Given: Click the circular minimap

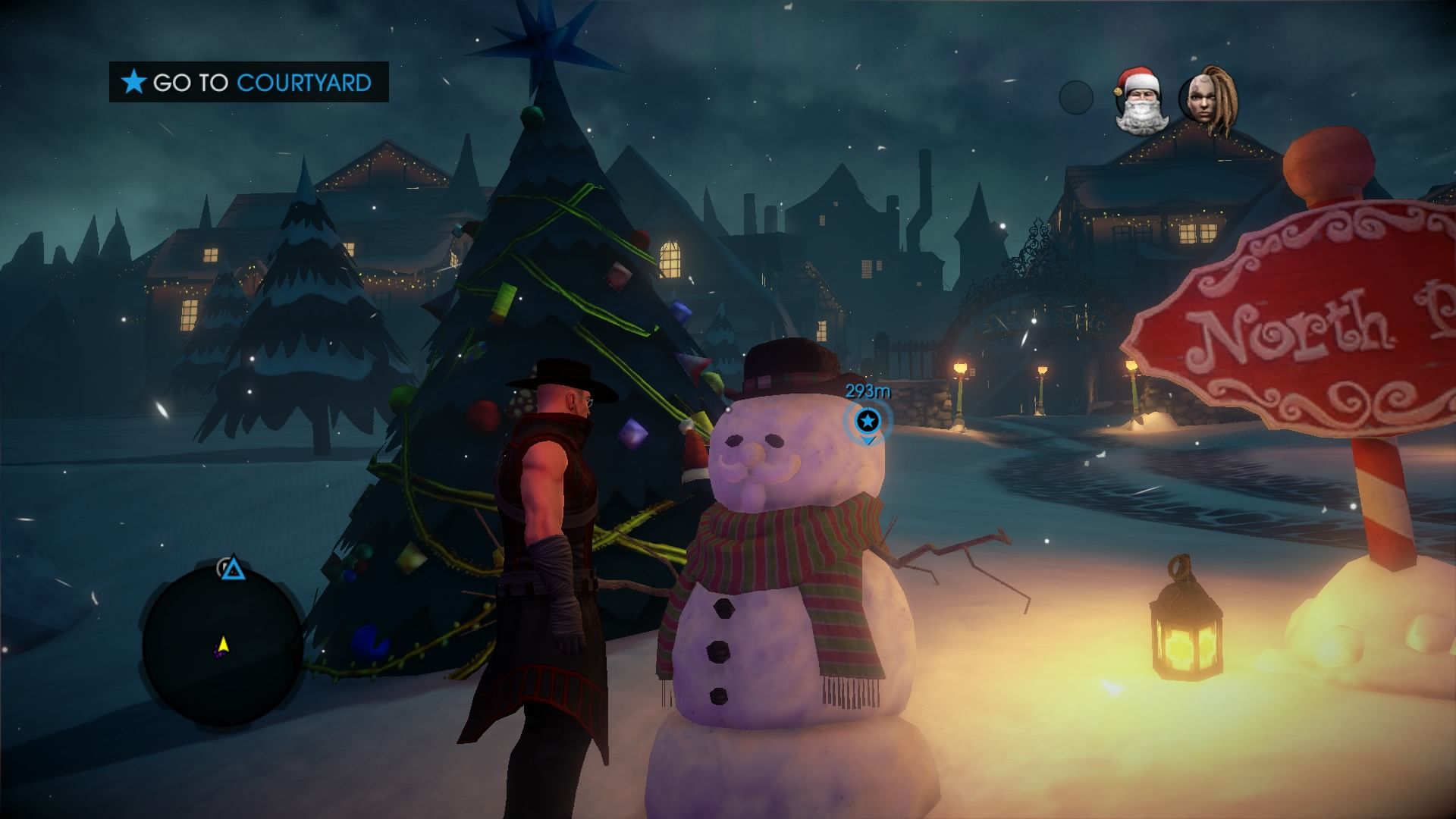Looking at the screenshot, I should click(222, 647).
